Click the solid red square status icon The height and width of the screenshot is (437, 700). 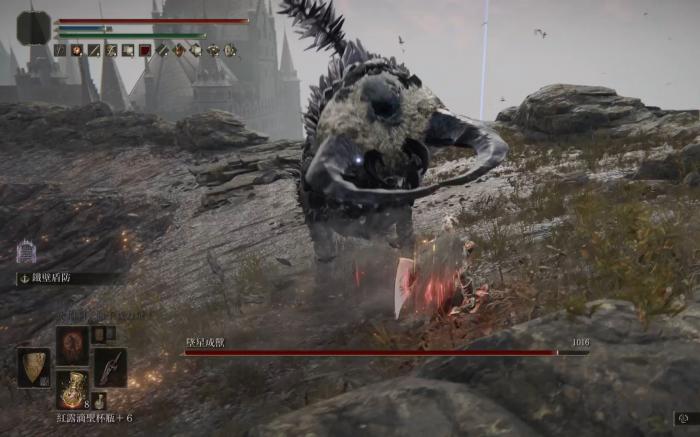tap(144, 50)
